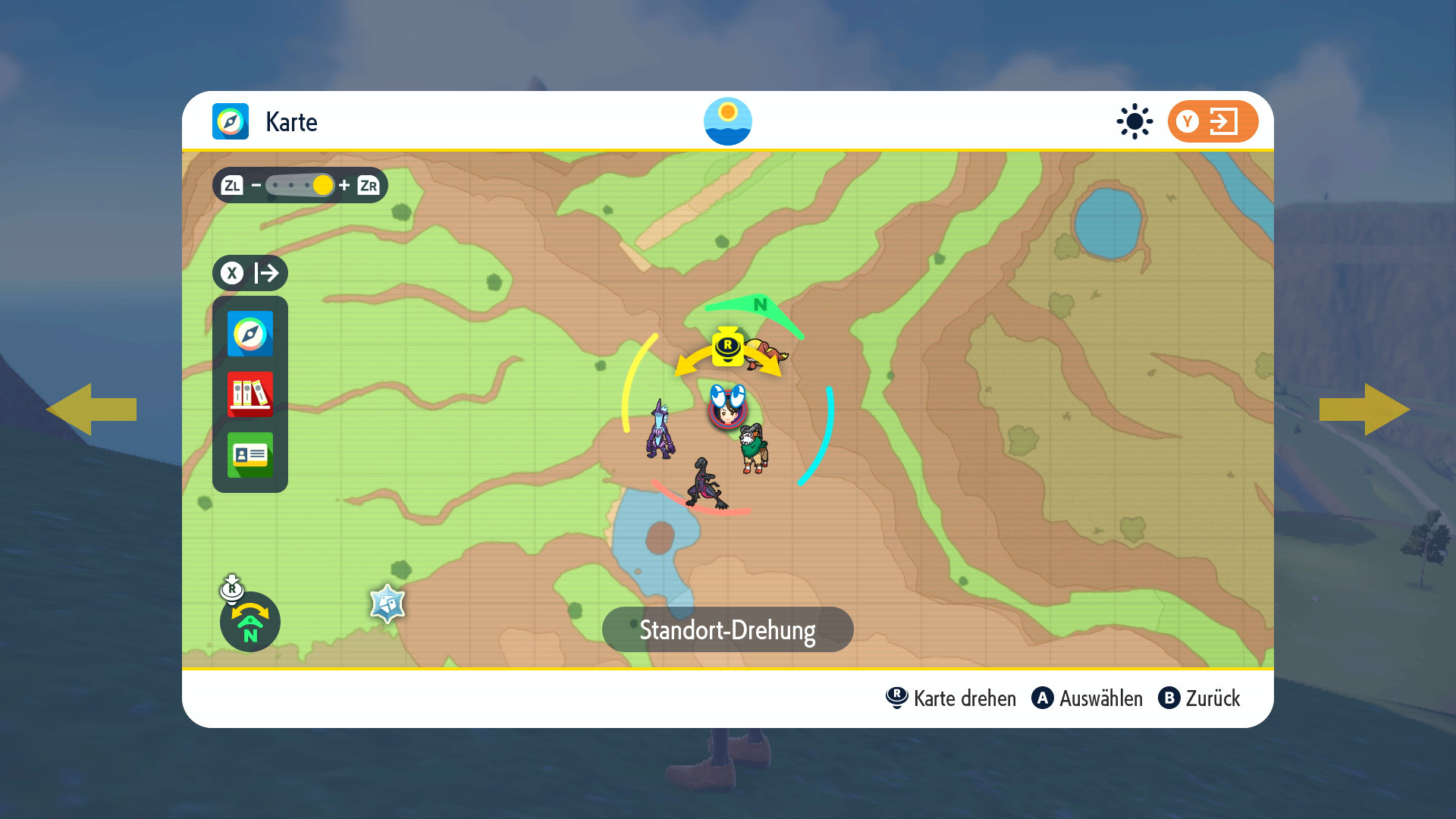The width and height of the screenshot is (1456, 819).
Task: Choose the Auswählen option
Action: click(x=1087, y=698)
